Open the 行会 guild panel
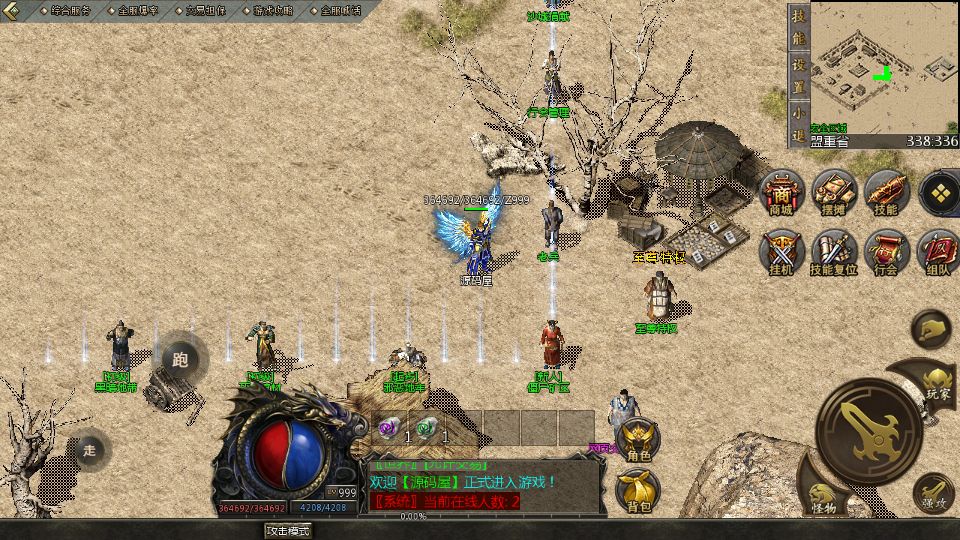This screenshot has width=960, height=540. coord(885,252)
